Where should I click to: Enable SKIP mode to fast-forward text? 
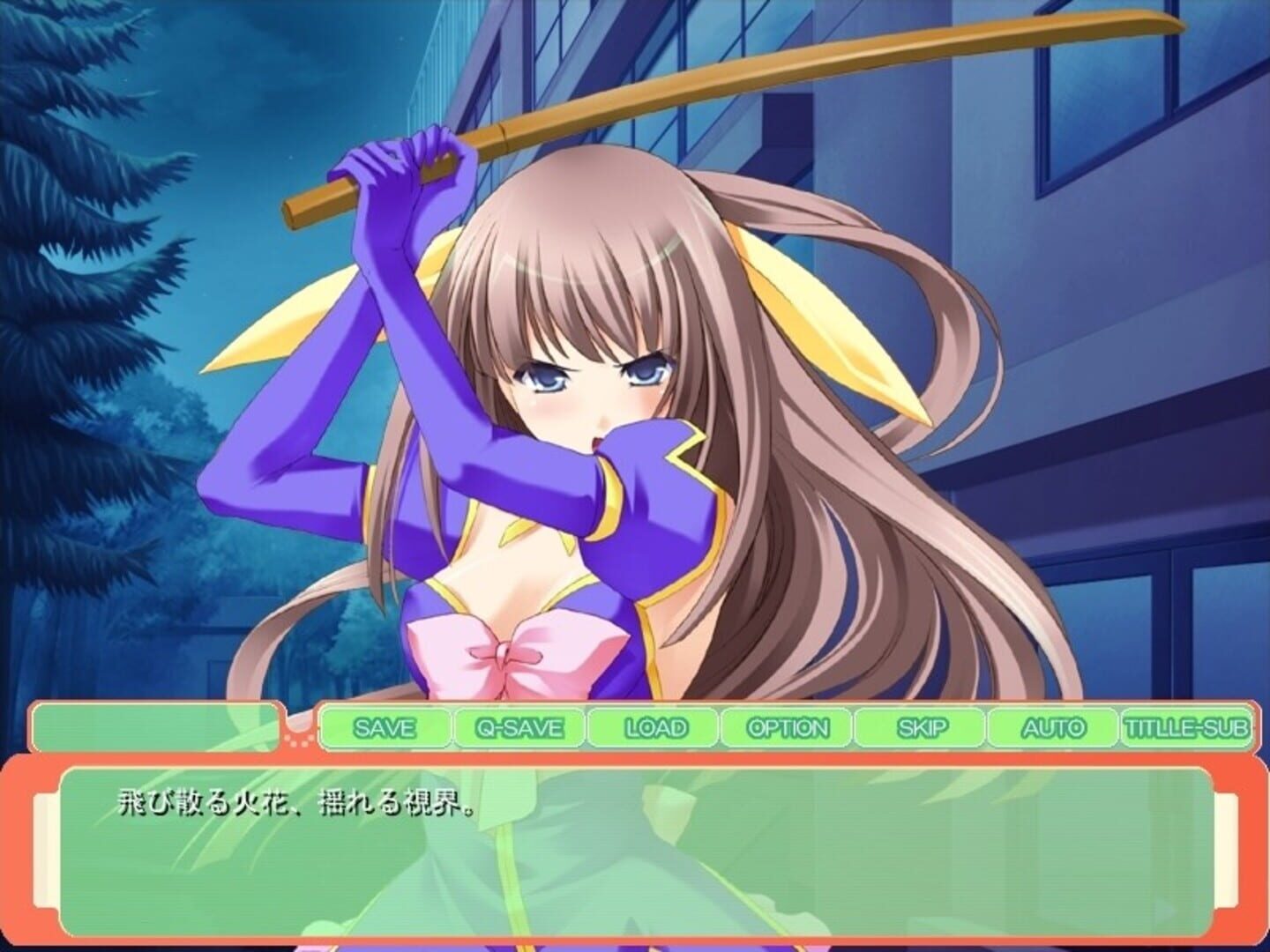[x=922, y=728]
